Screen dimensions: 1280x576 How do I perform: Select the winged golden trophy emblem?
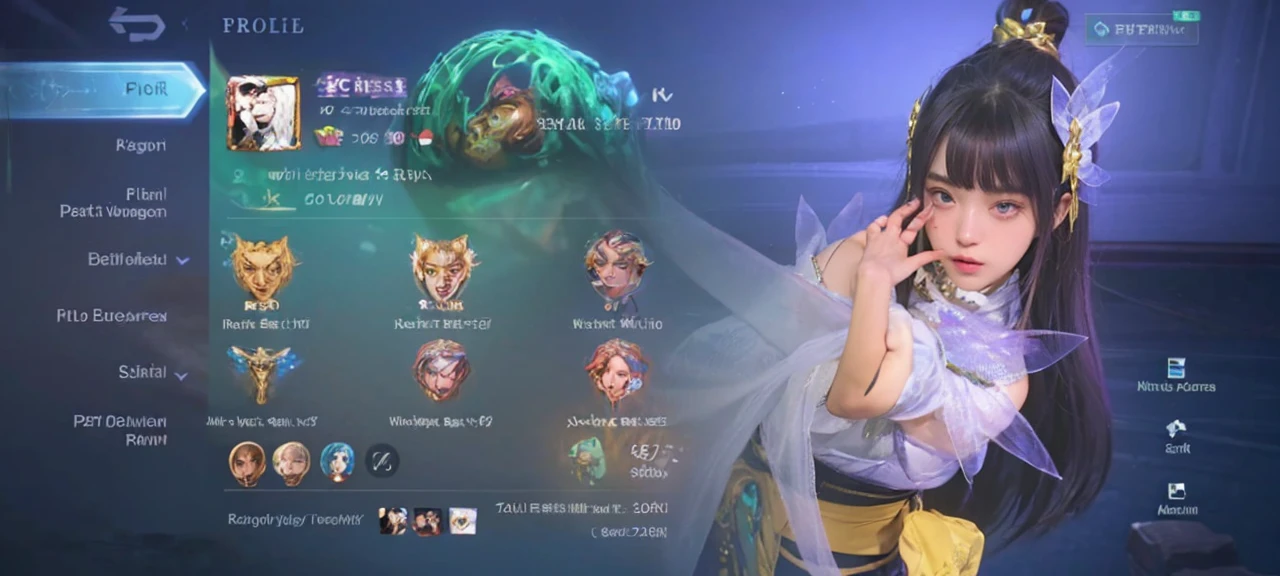tap(264, 368)
